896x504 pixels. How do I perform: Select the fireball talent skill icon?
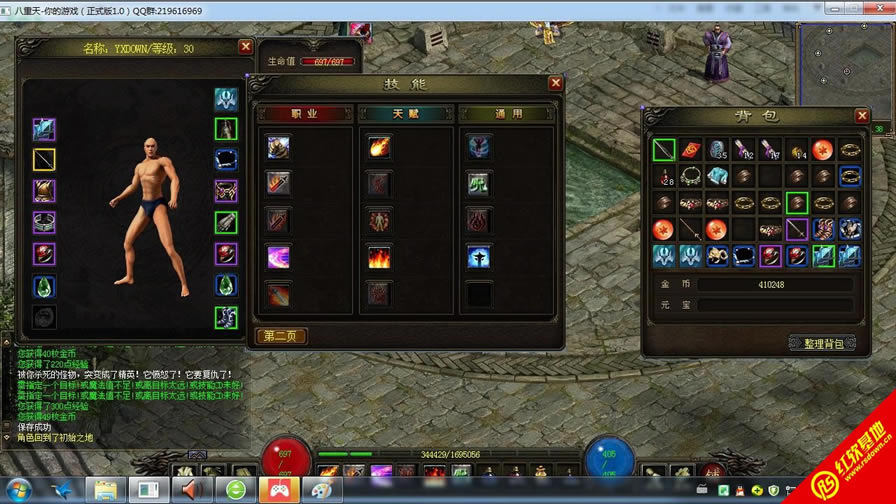click(x=379, y=147)
